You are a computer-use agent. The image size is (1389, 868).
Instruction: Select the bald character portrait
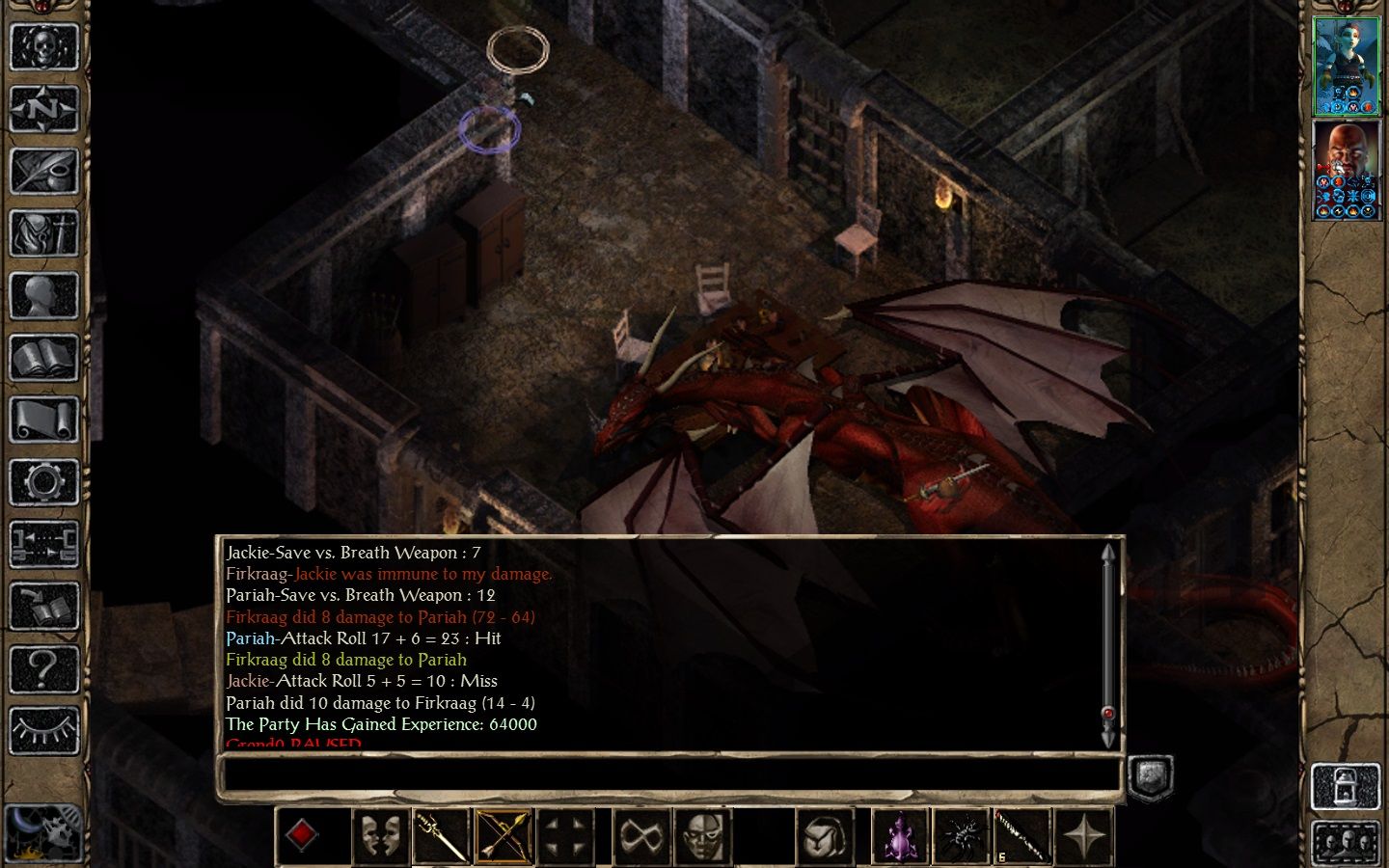(1347, 172)
